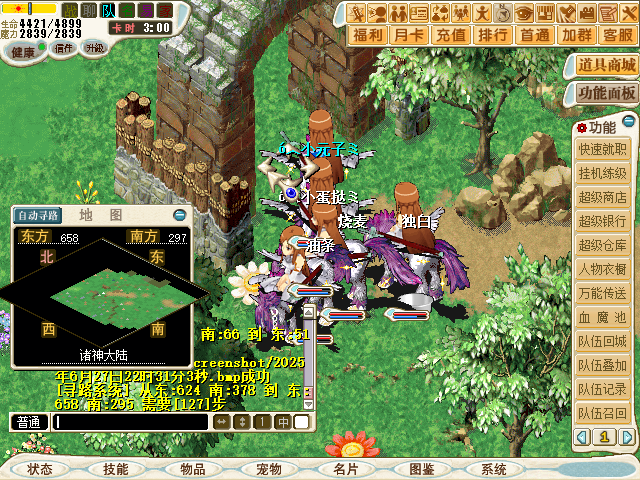Show the 排行 rankings

point(492,35)
